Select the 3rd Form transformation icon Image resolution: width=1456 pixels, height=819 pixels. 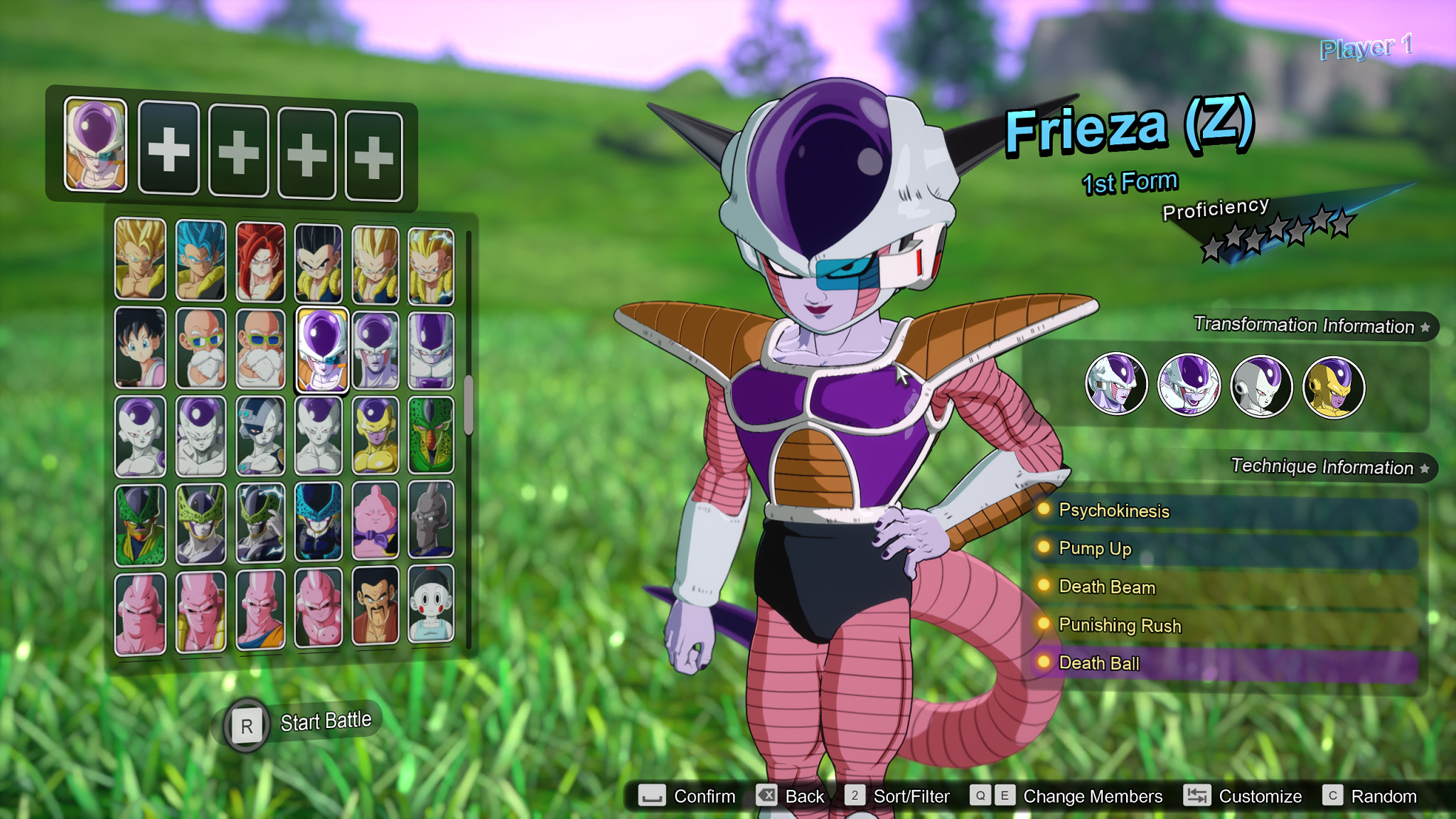[x=1189, y=384]
